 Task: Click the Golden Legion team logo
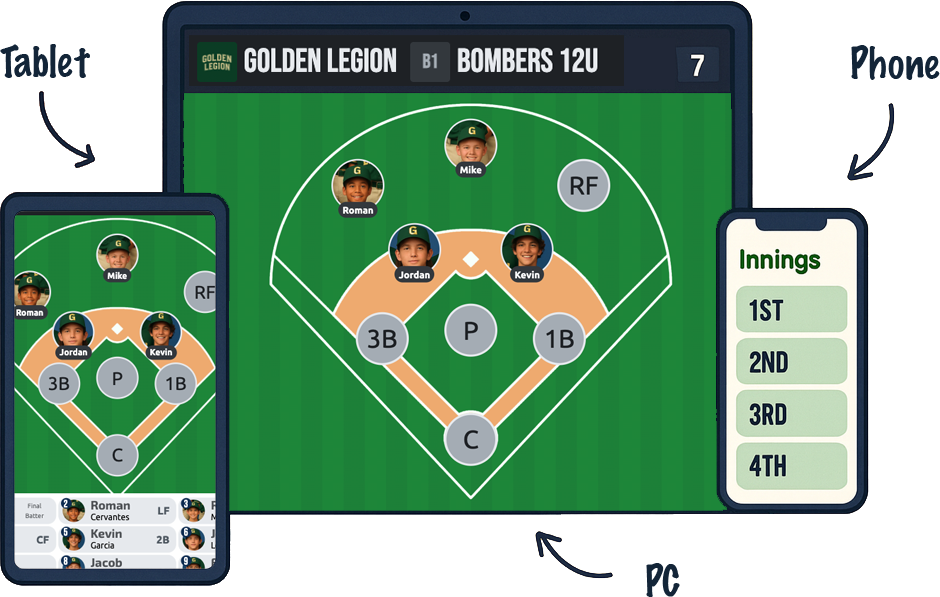217,62
